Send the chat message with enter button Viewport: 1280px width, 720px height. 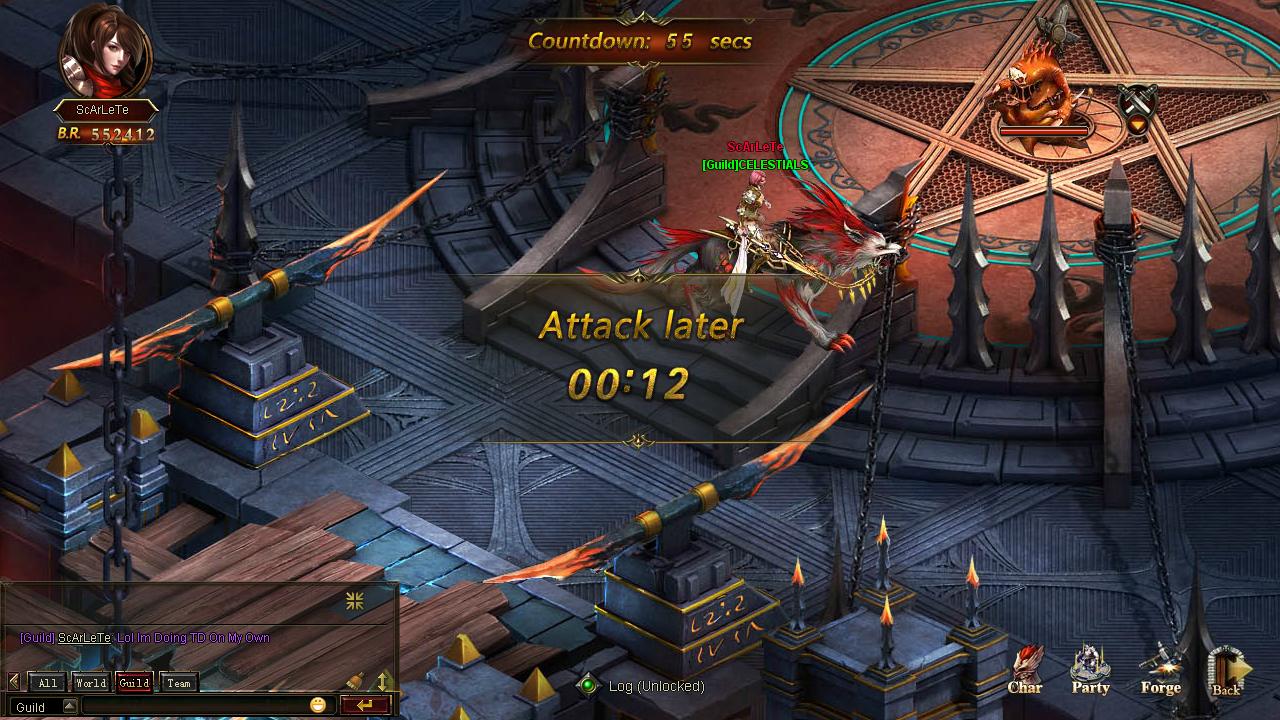coord(364,705)
